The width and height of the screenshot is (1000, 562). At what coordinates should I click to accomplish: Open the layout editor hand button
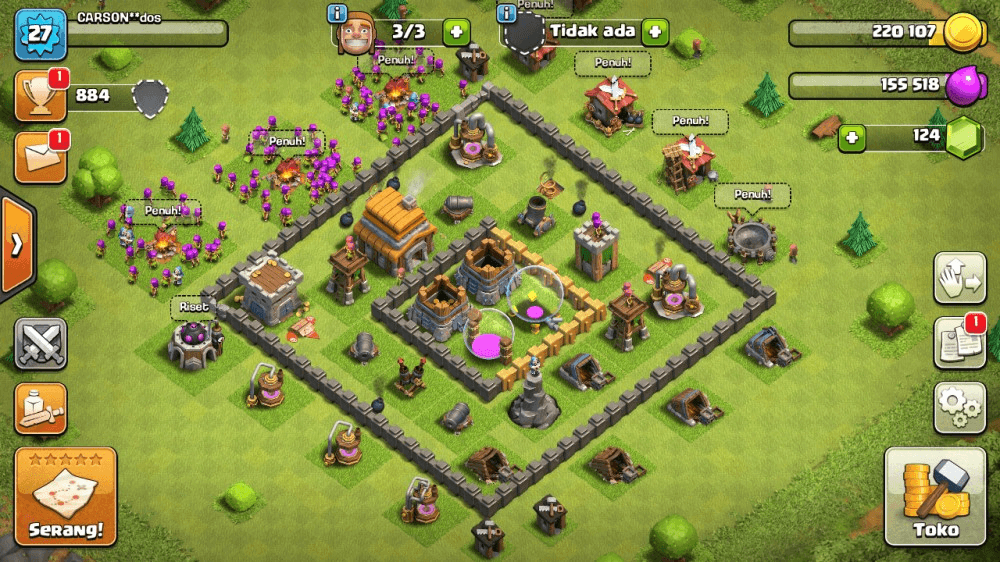pos(959,279)
